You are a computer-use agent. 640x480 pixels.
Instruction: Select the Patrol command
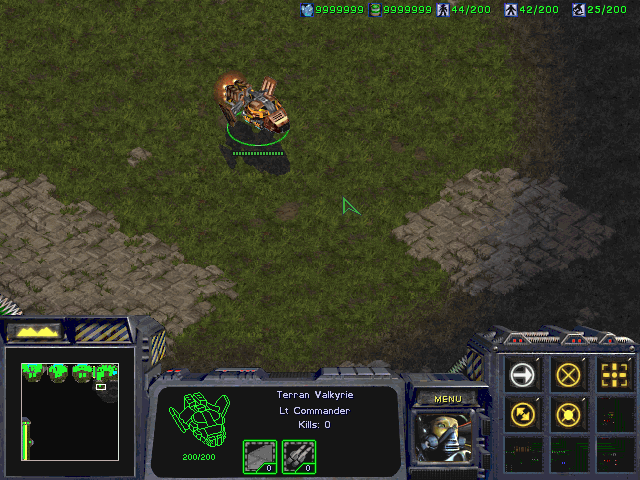pos(523,413)
